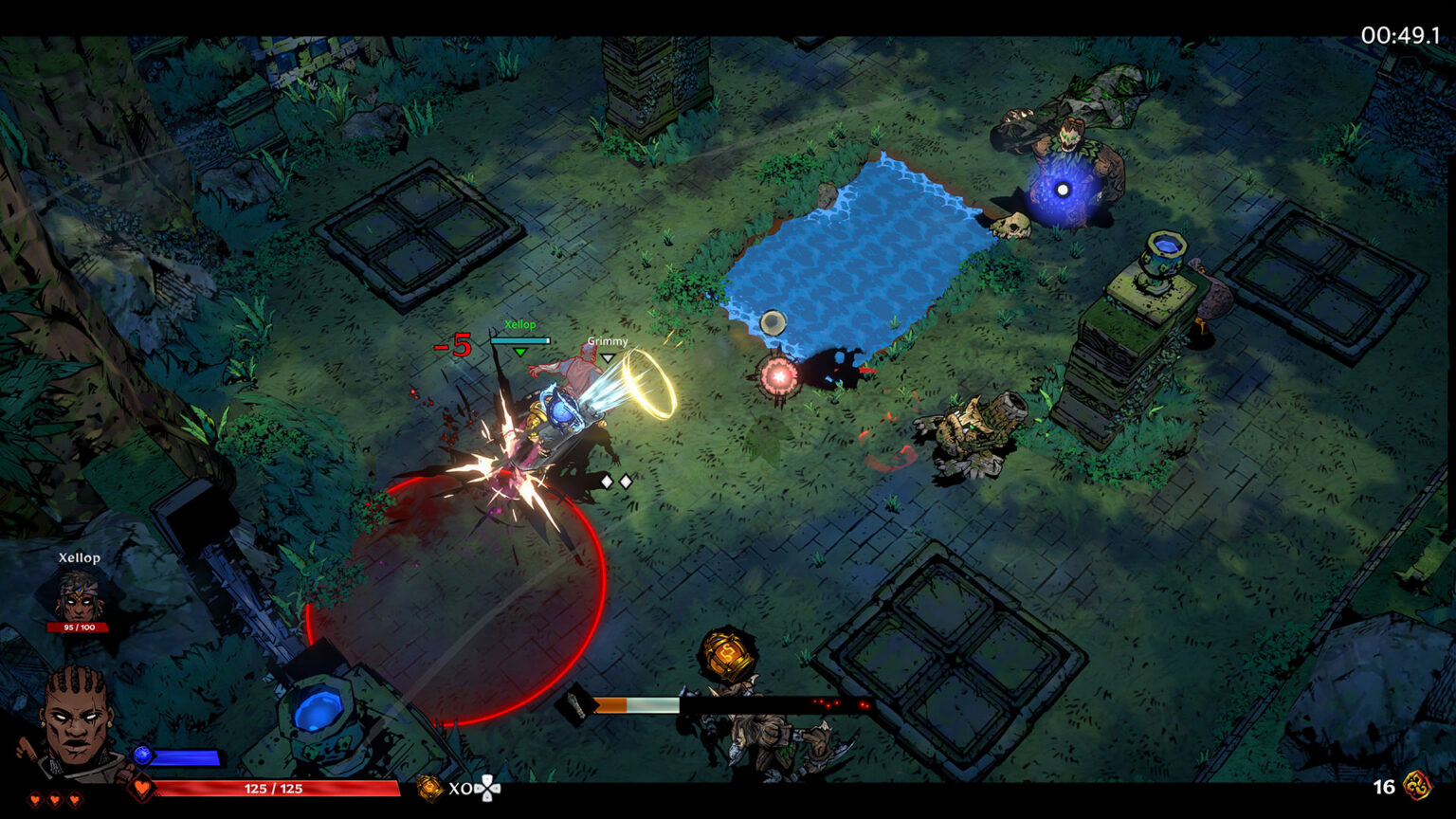Click the third life heart icon

74,799
